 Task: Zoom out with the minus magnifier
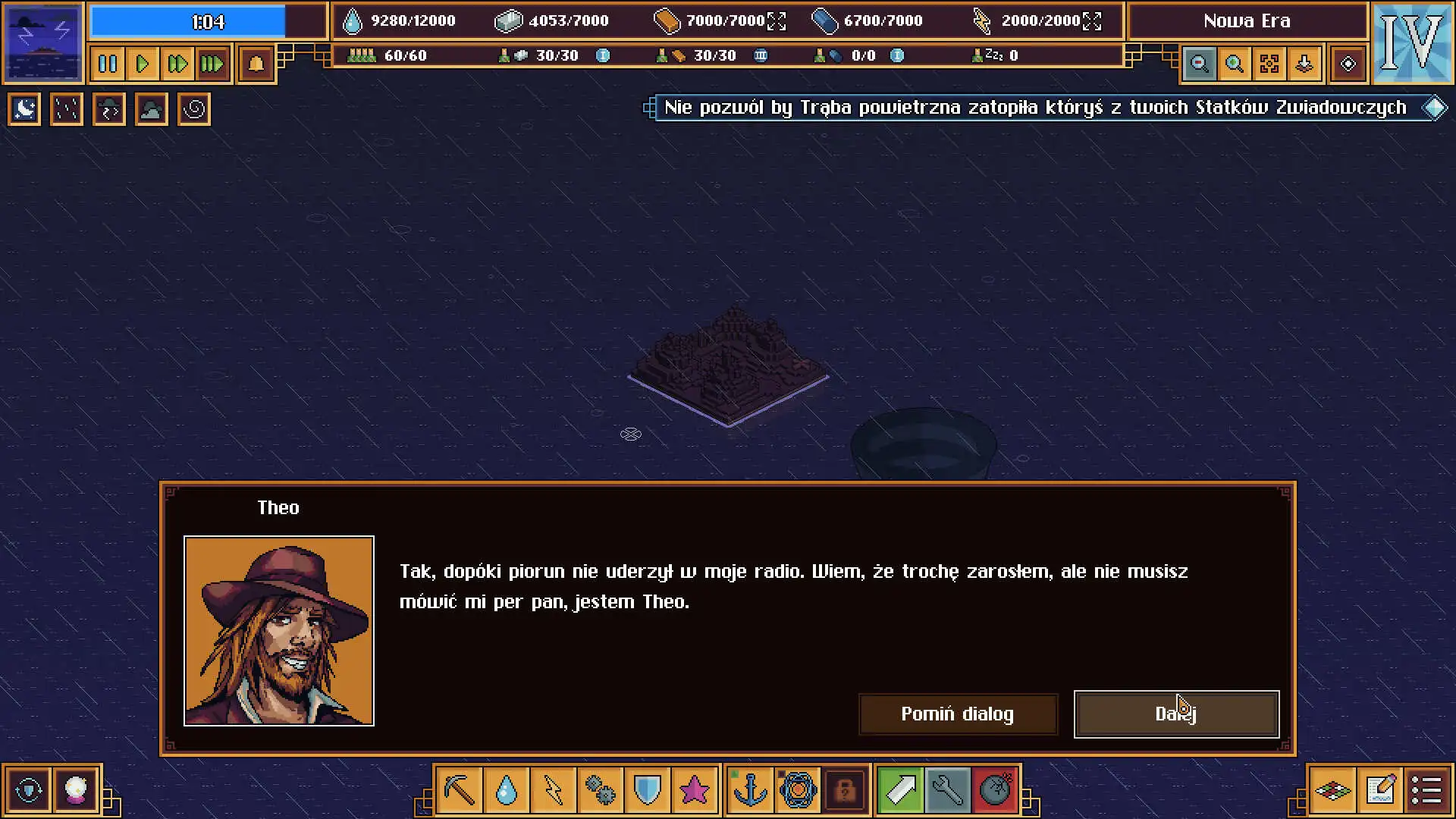pyautogui.click(x=1200, y=64)
